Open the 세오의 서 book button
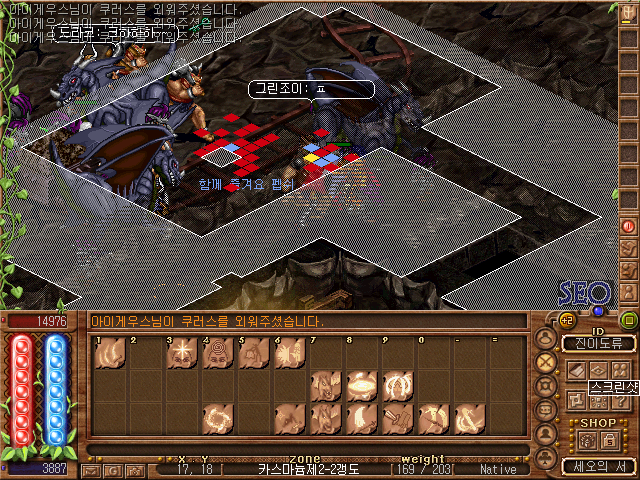640x480 pixels. pos(598,466)
